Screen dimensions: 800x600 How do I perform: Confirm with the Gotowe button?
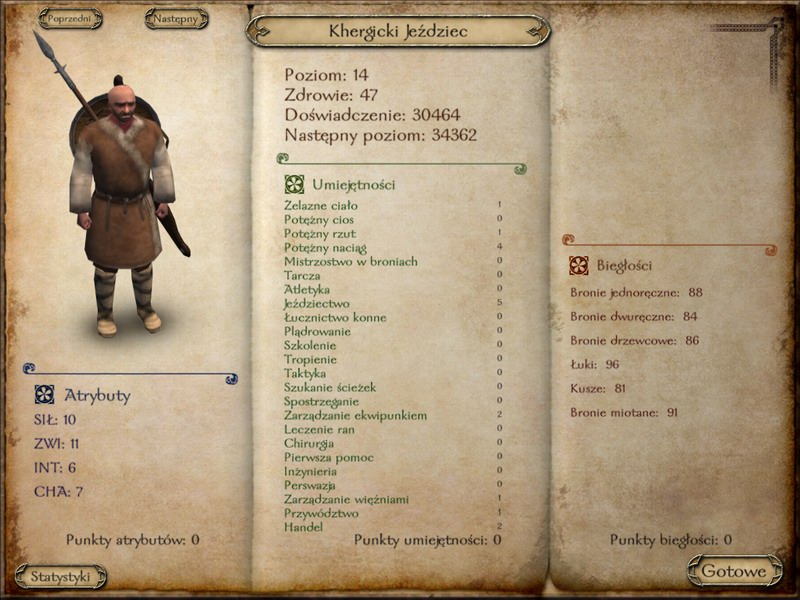(x=734, y=571)
